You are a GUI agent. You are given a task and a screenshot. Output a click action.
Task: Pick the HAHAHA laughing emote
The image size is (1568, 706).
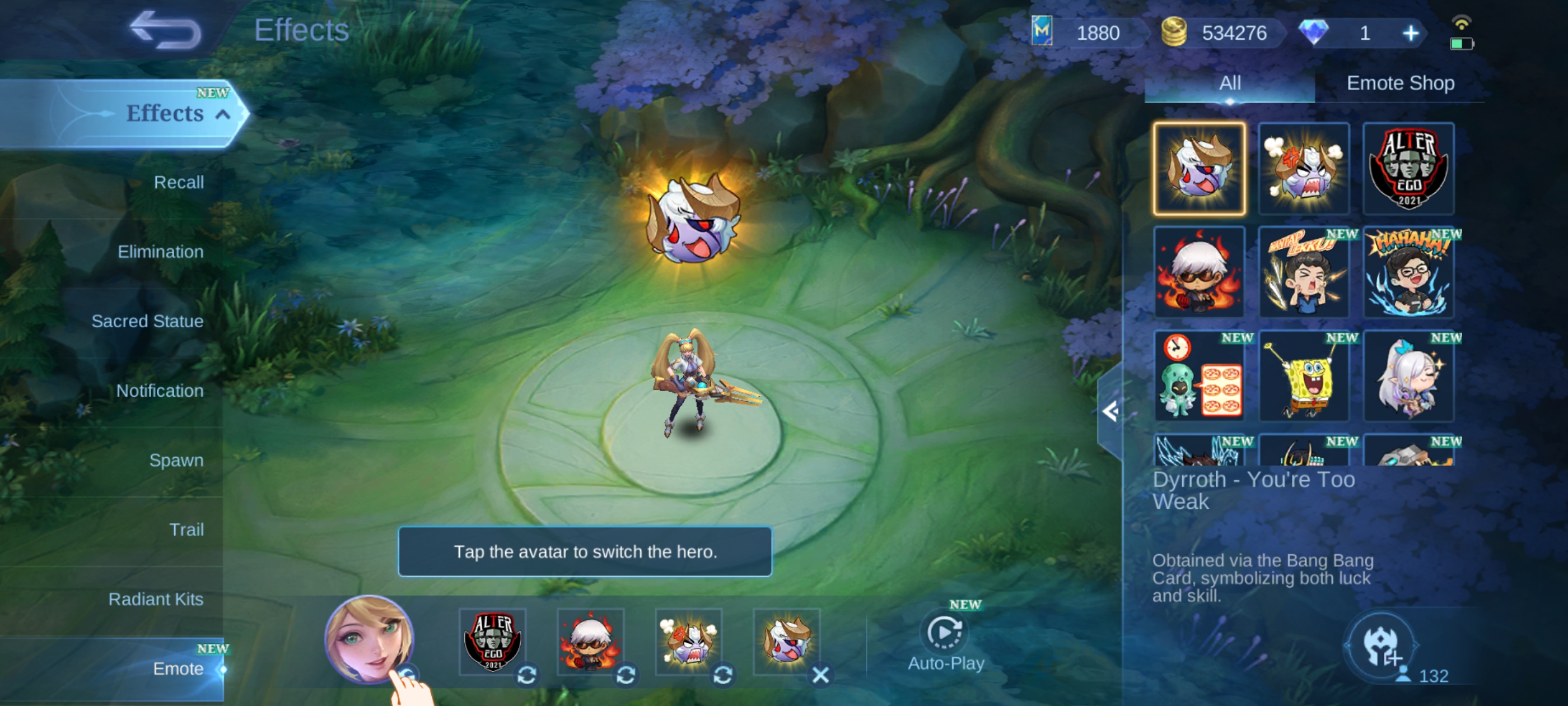1408,272
